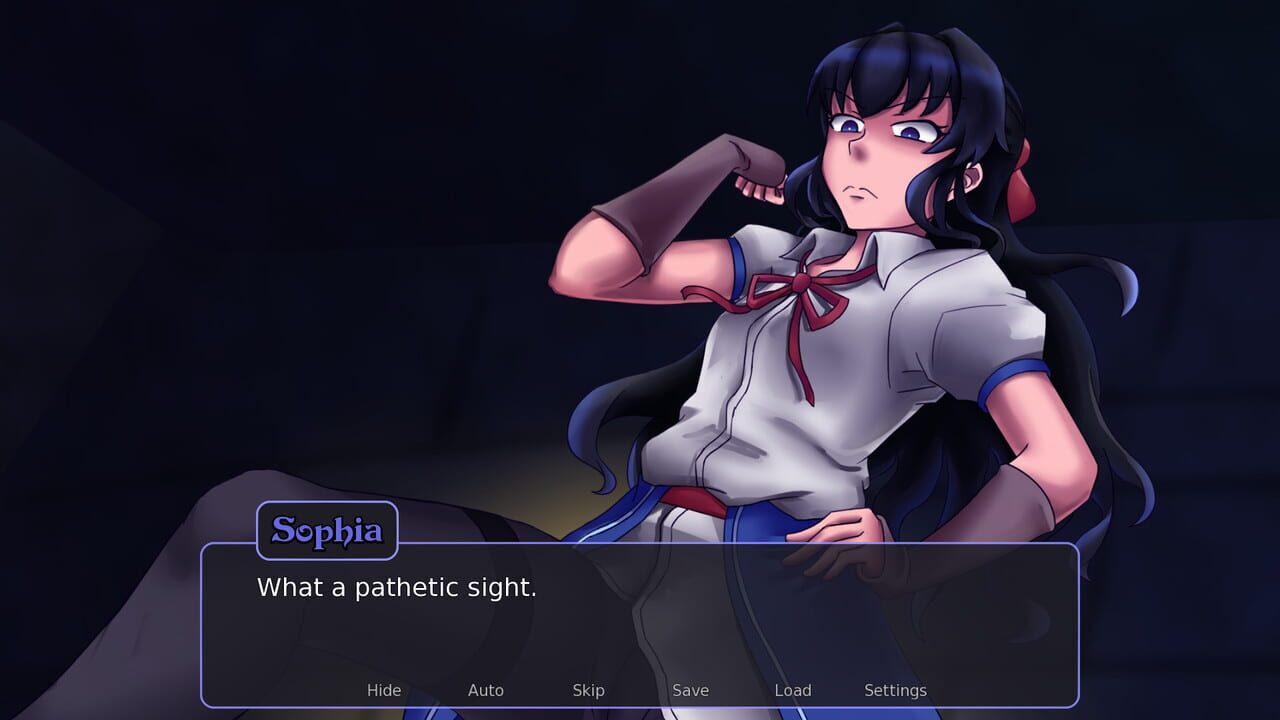Activate Skip to fast-forward the dialogue
Screen dimensions: 1280x720
tap(588, 690)
